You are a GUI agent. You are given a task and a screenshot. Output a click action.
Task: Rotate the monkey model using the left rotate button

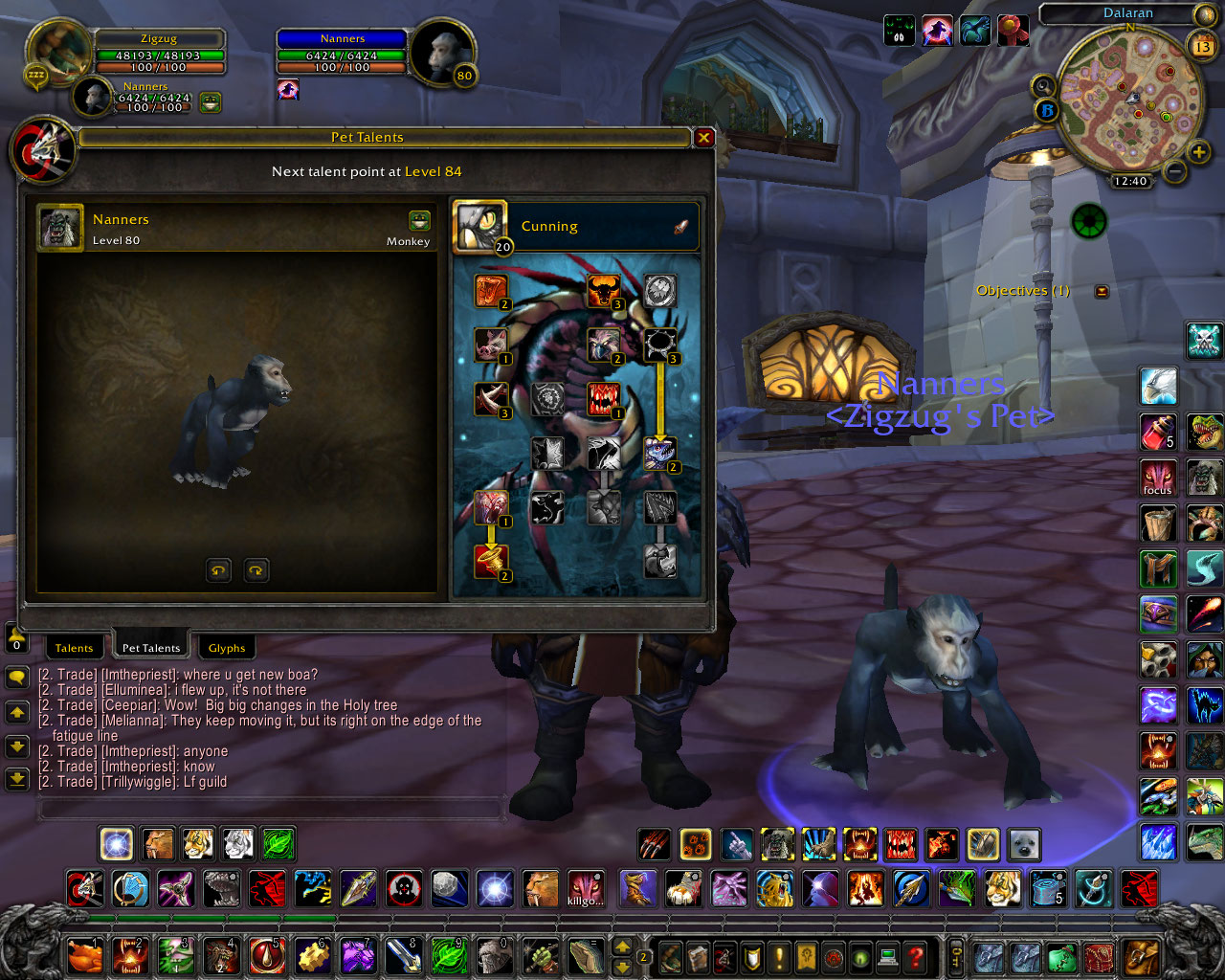click(218, 569)
